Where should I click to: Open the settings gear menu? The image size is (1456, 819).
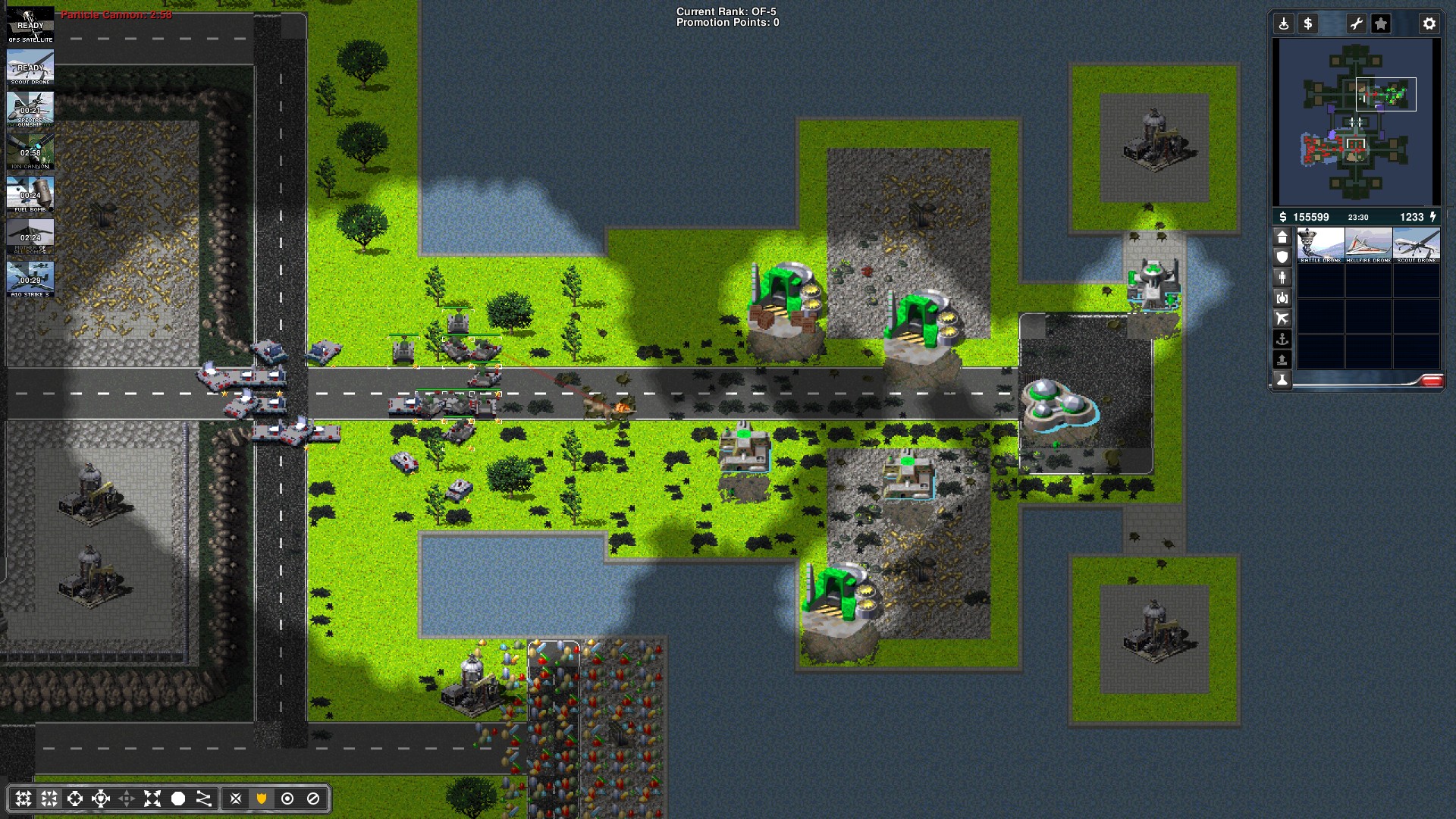click(x=1429, y=24)
